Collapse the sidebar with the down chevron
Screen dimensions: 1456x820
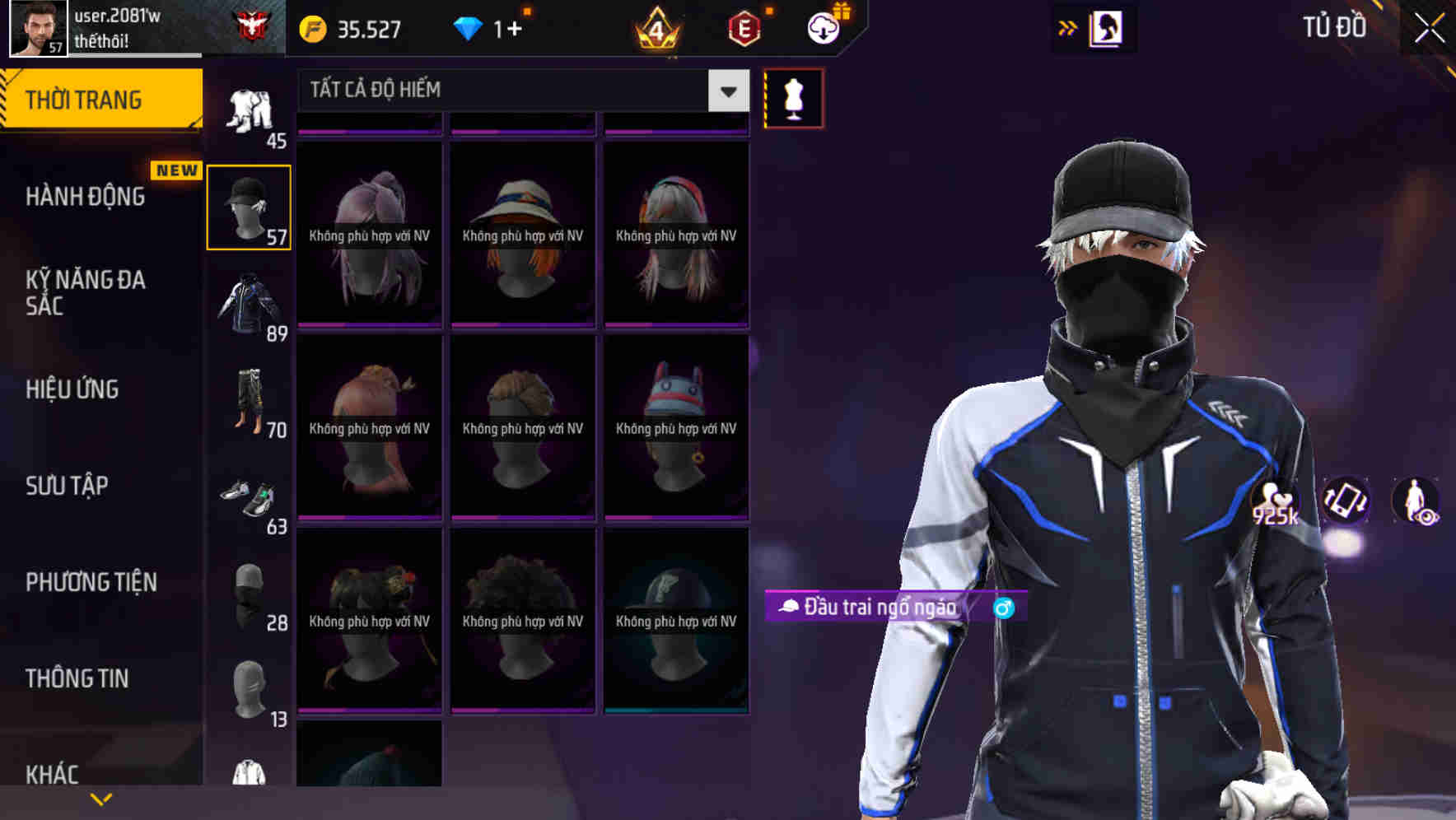pyautogui.click(x=100, y=798)
